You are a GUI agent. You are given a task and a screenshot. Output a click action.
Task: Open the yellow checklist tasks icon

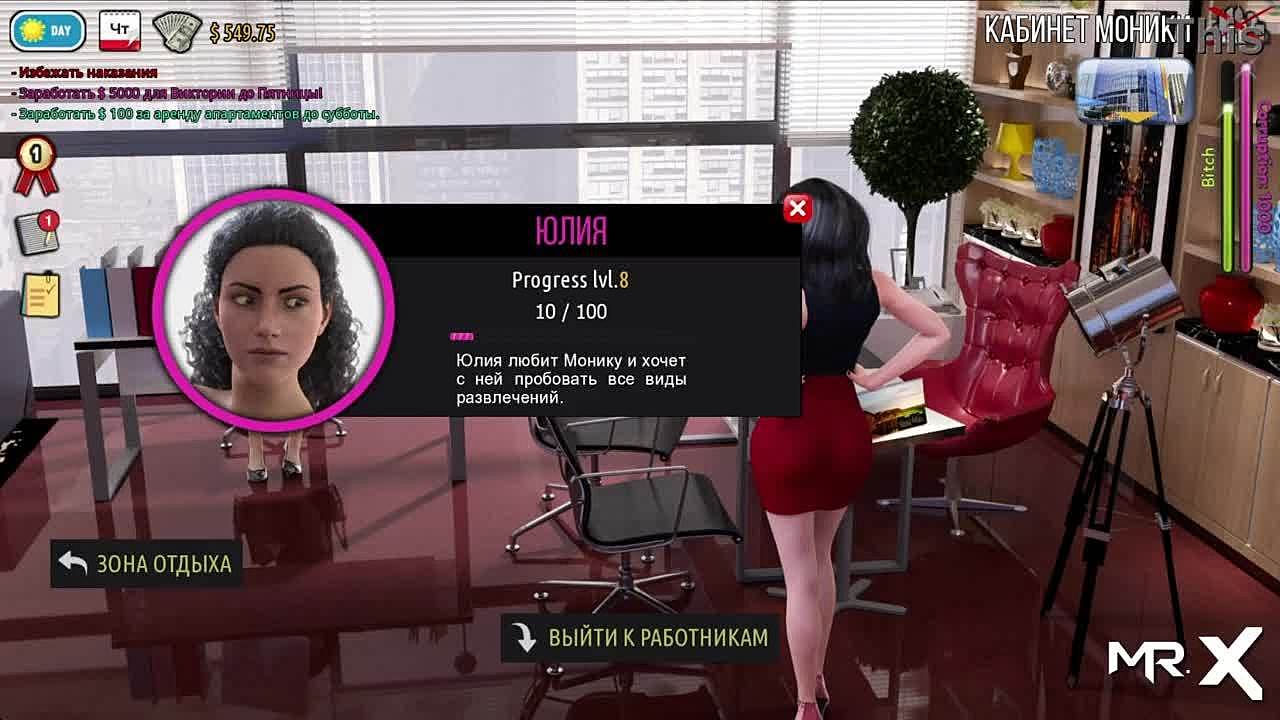coord(40,296)
